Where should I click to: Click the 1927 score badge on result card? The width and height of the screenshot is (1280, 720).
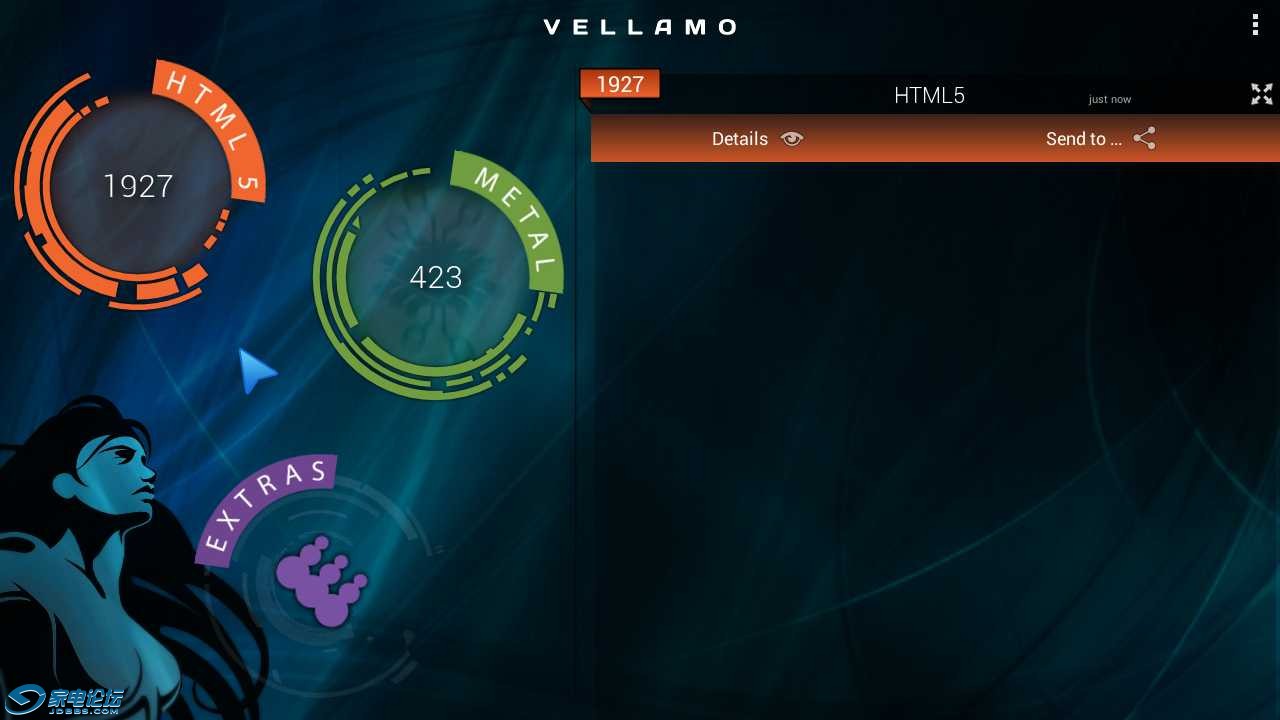click(x=619, y=84)
